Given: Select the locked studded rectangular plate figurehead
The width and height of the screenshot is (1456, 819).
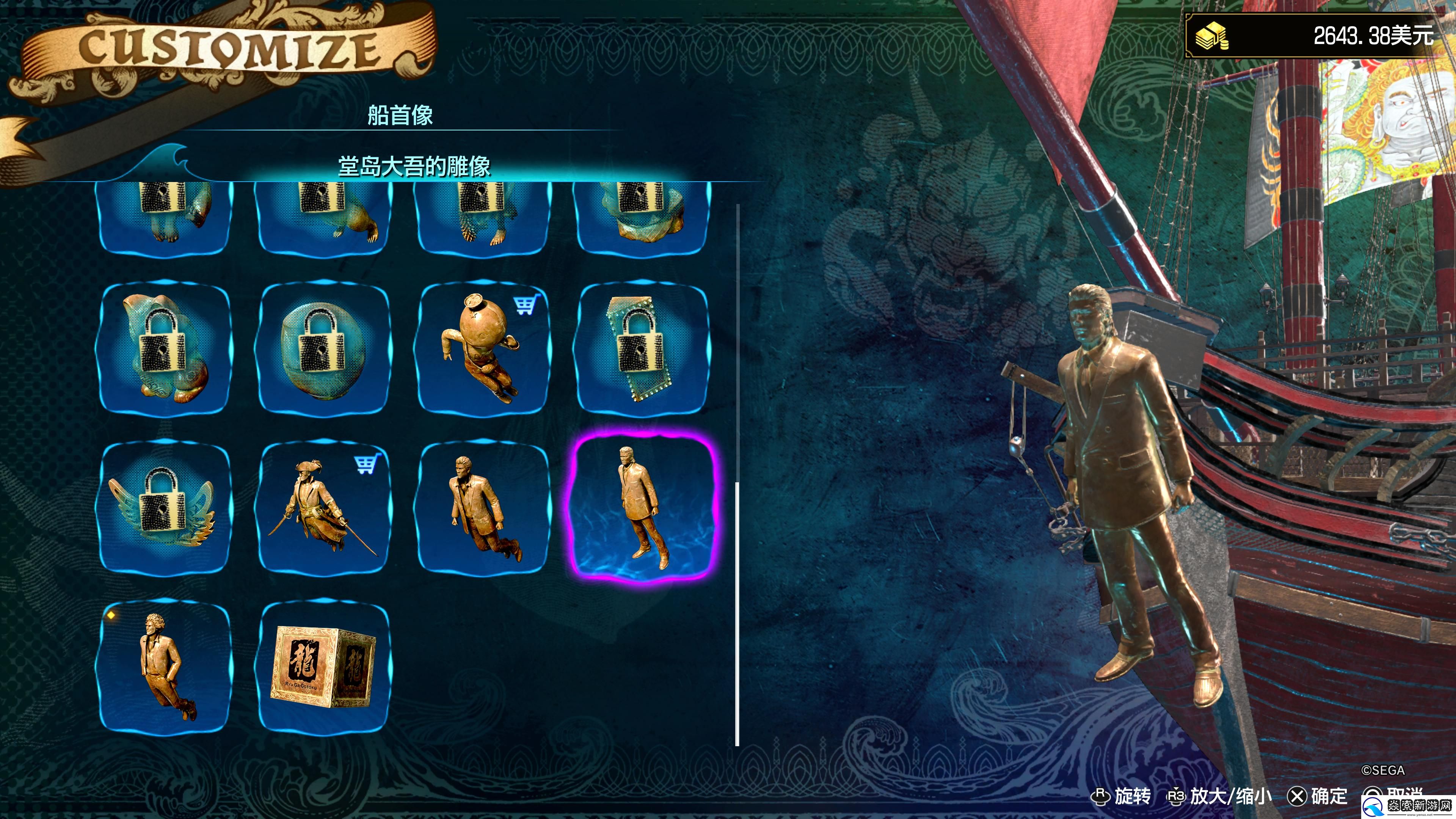Looking at the screenshot, I should (x=642, y=349).
